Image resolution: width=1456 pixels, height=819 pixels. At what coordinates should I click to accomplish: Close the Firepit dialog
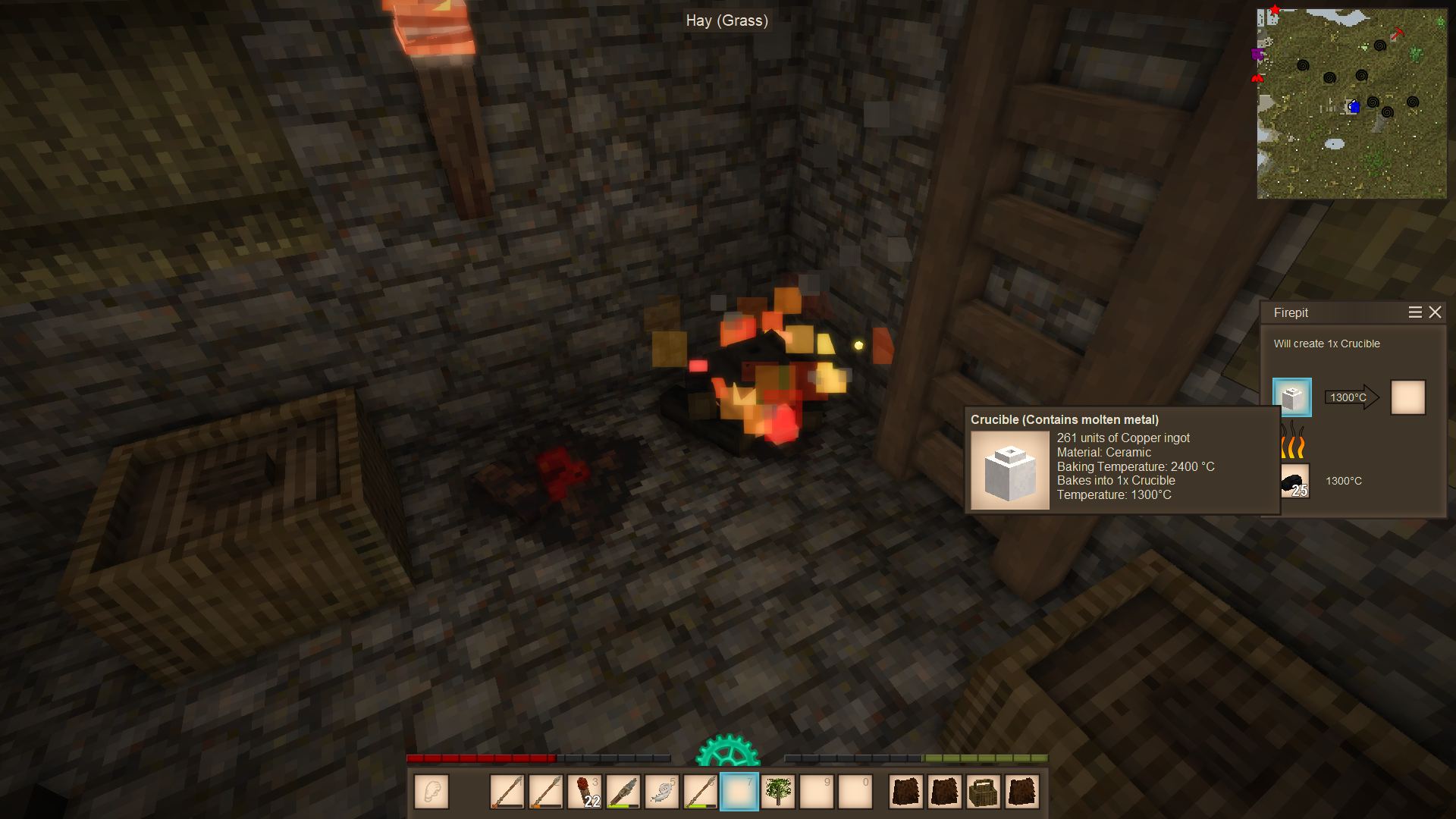coord(1435,312)
